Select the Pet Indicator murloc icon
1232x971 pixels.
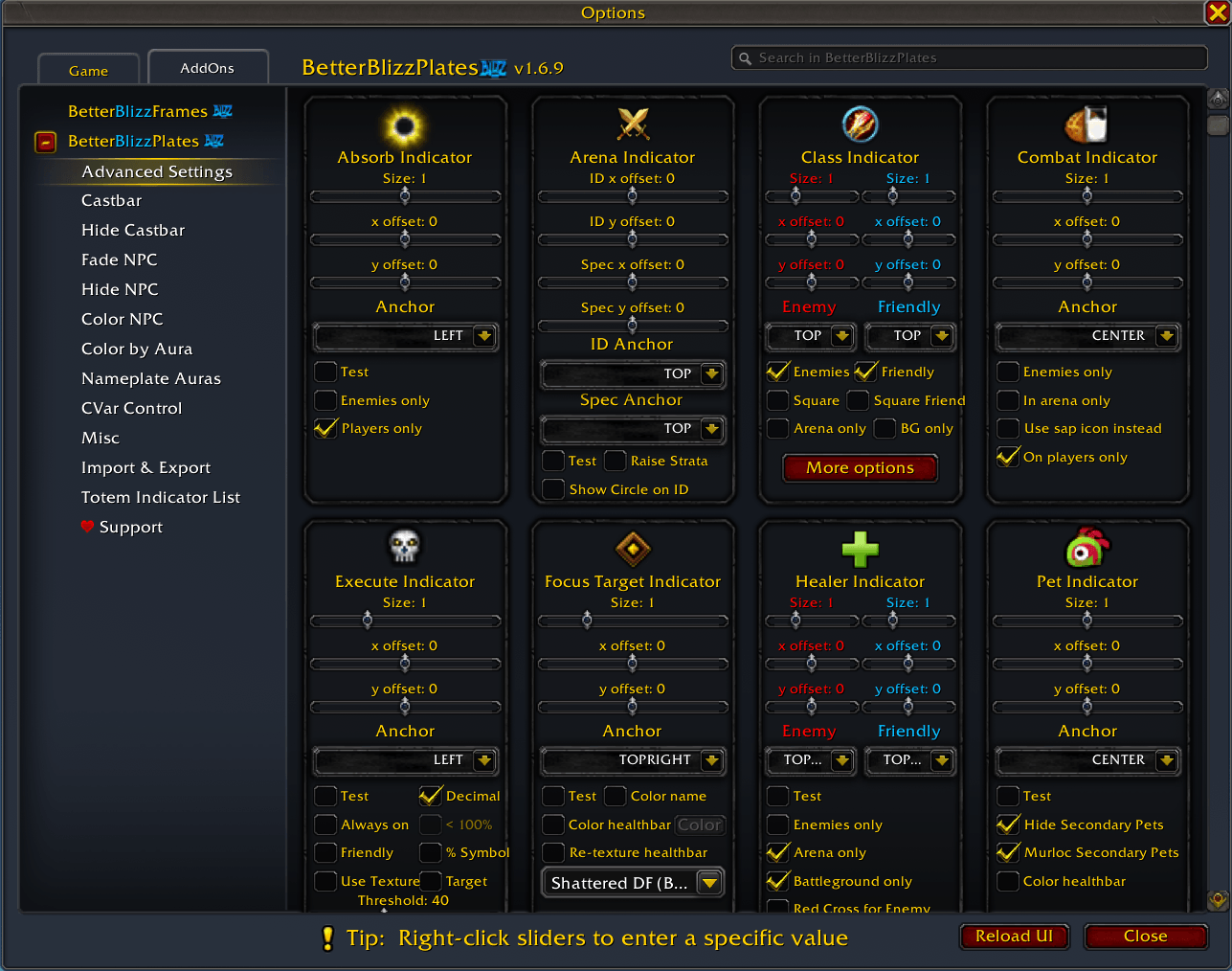(1086, 548)
